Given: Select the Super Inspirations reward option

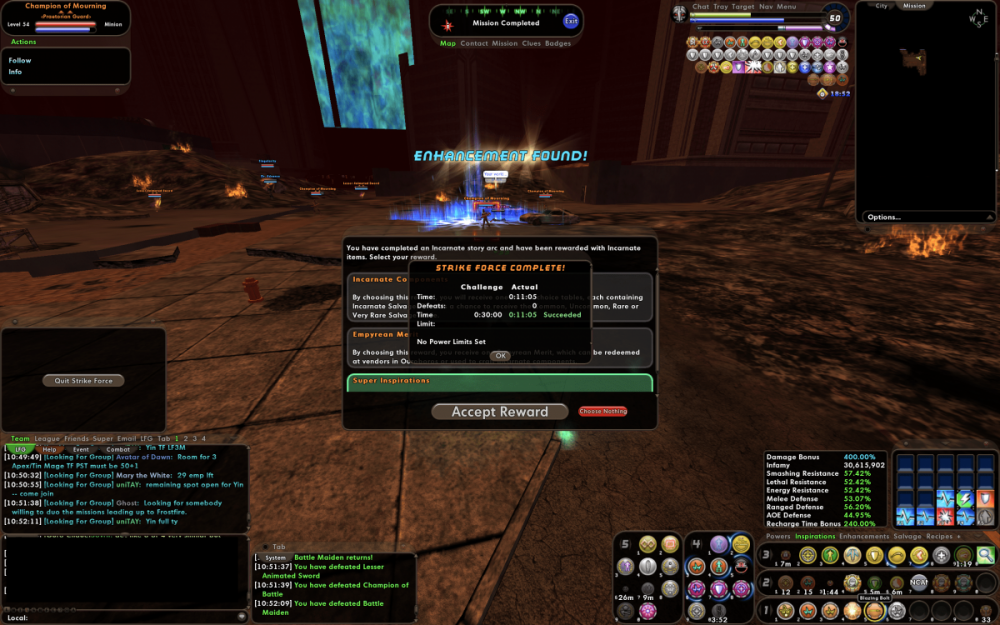Looking at the screenshot, I should pos(499,381).
